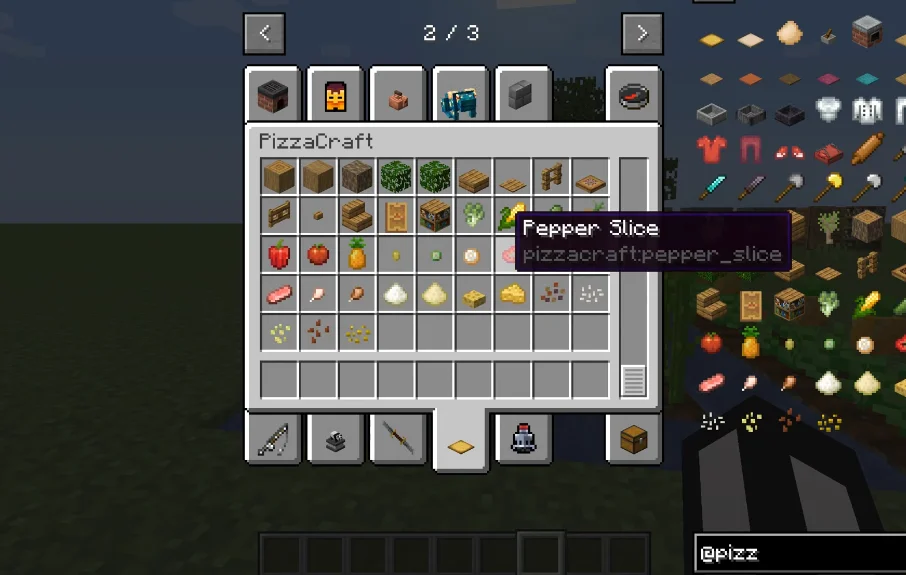Go to the next creative tab page
Image resolution: width=906 pixels, height=575 pixels.
click(641, 33)
